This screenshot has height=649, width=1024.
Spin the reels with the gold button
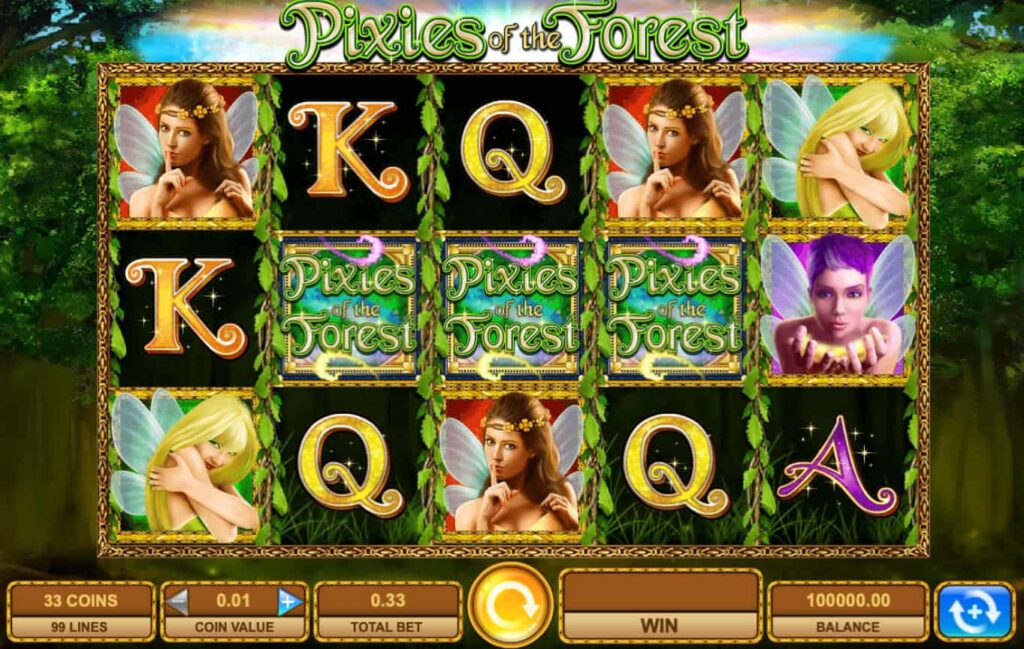point(510,606)
